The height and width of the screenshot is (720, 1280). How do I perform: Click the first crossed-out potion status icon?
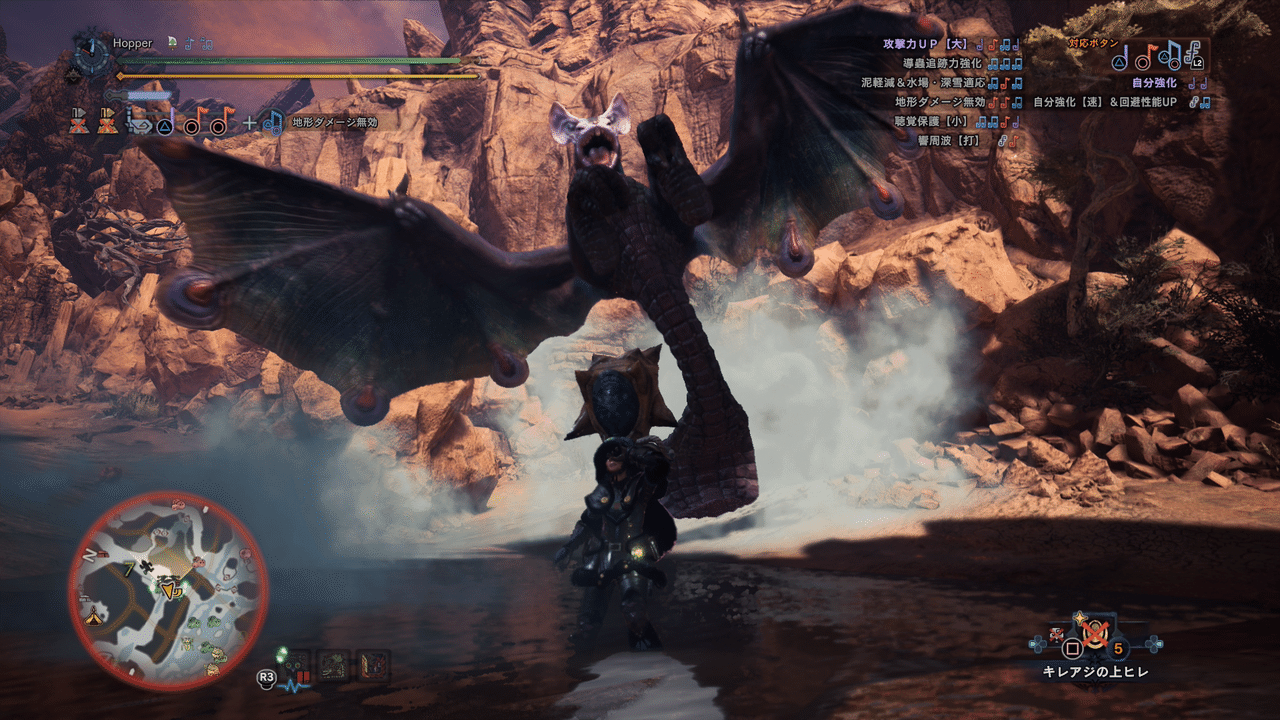pyautogui.click(x=80, y=122)
